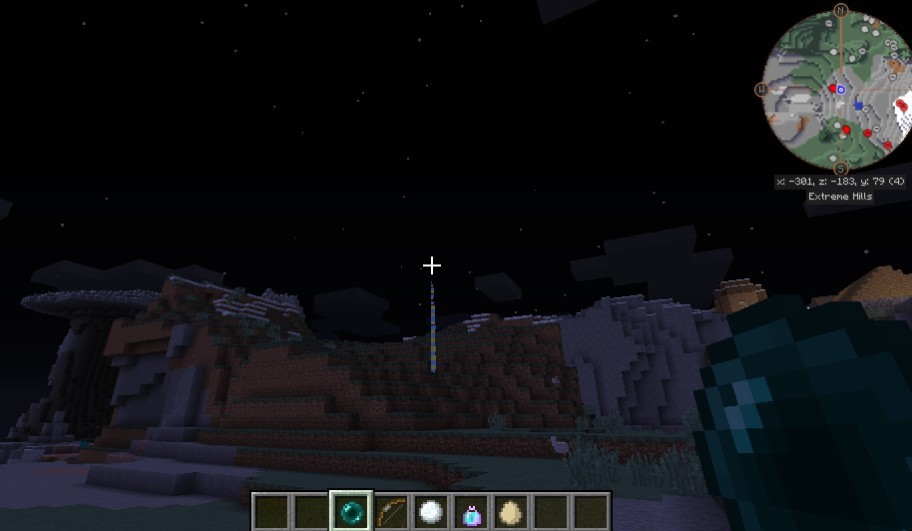This screenshot has width=912, height=531.
Task: Choose the snowball hotbar slot
Action: point(431,511)
